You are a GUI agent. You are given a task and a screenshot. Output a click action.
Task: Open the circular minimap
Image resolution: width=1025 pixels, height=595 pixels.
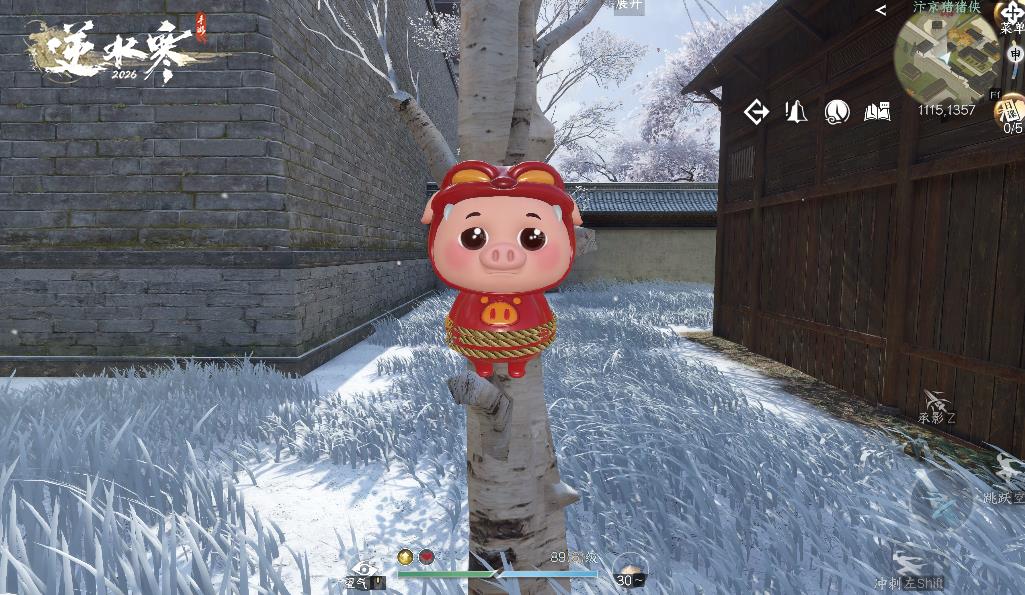click(x=946, y=58)
